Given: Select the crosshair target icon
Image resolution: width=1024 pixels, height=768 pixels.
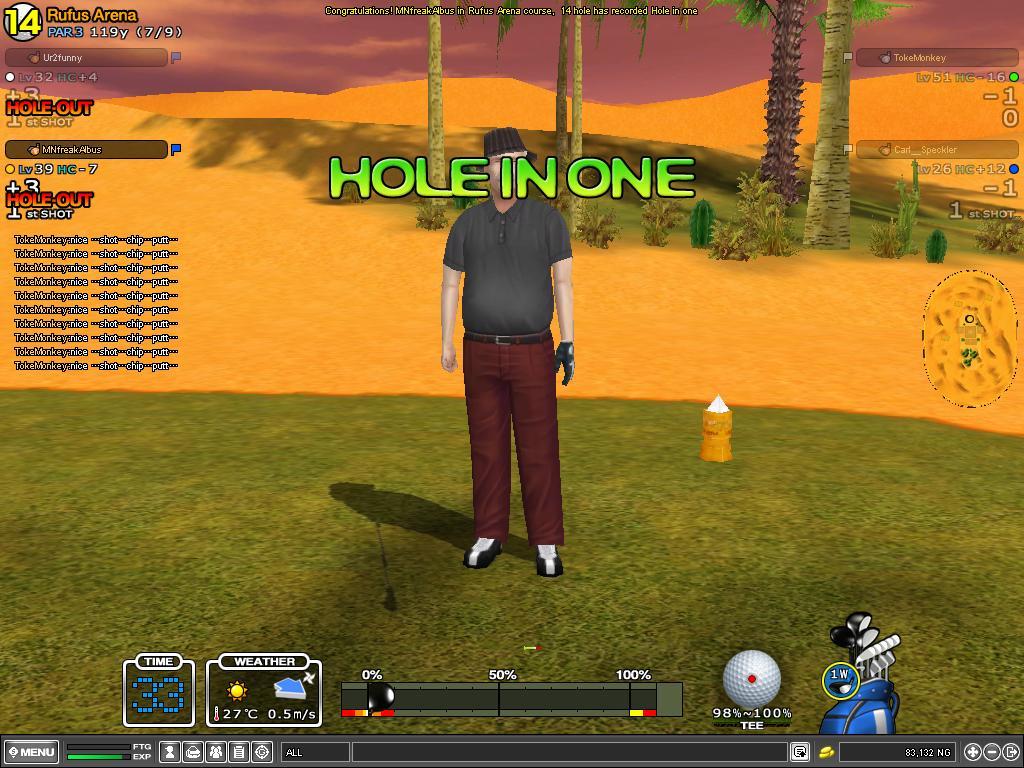Looking at the screenshot, I should [262, 752].
